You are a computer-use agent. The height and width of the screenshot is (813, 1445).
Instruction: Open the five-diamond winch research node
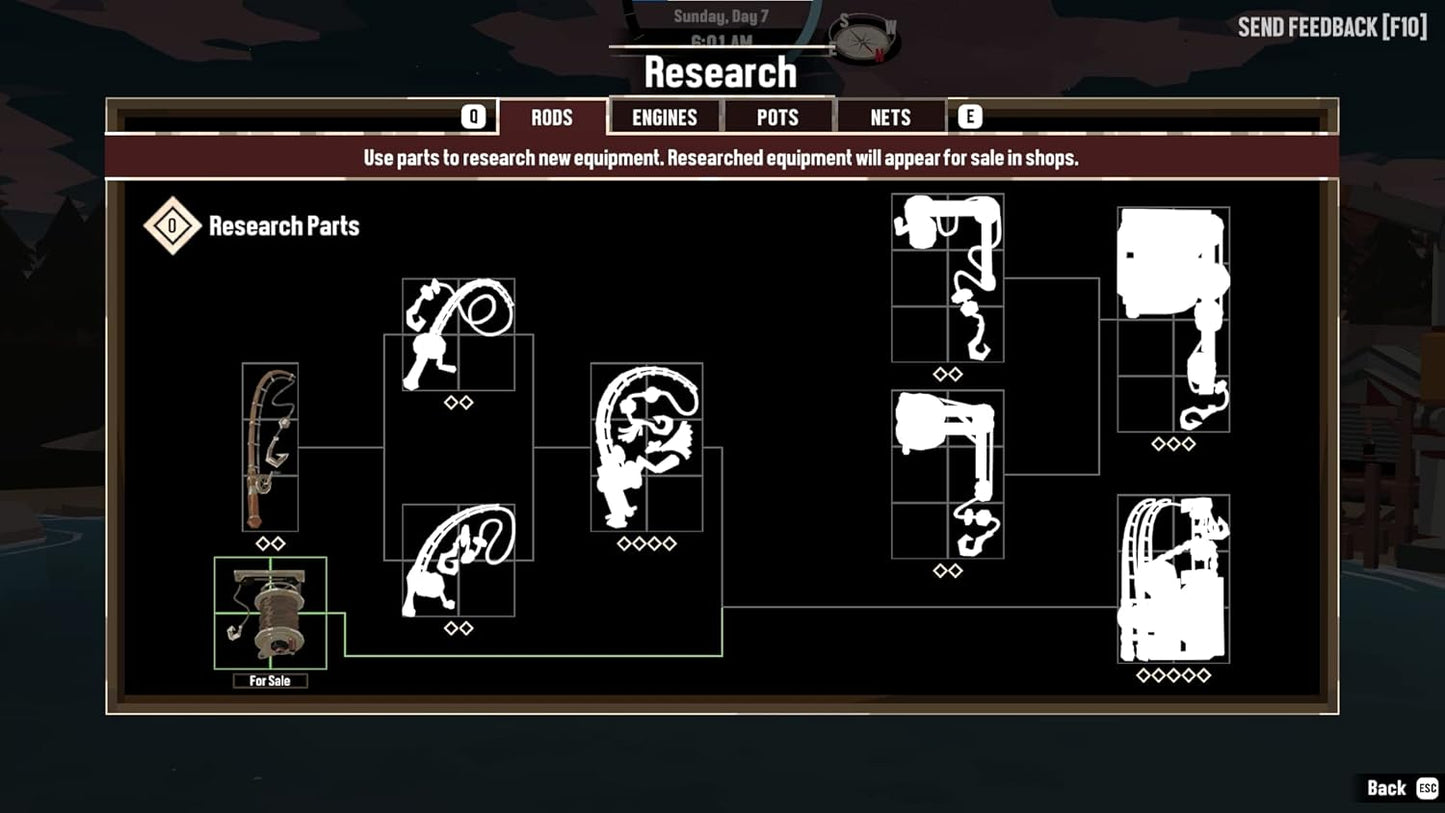coord(1172,580)
